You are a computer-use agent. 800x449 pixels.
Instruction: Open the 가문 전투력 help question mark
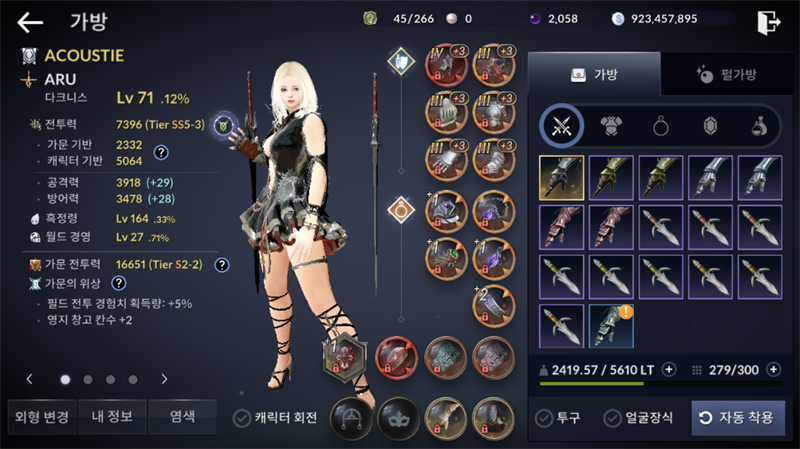[x=222, y=265]
